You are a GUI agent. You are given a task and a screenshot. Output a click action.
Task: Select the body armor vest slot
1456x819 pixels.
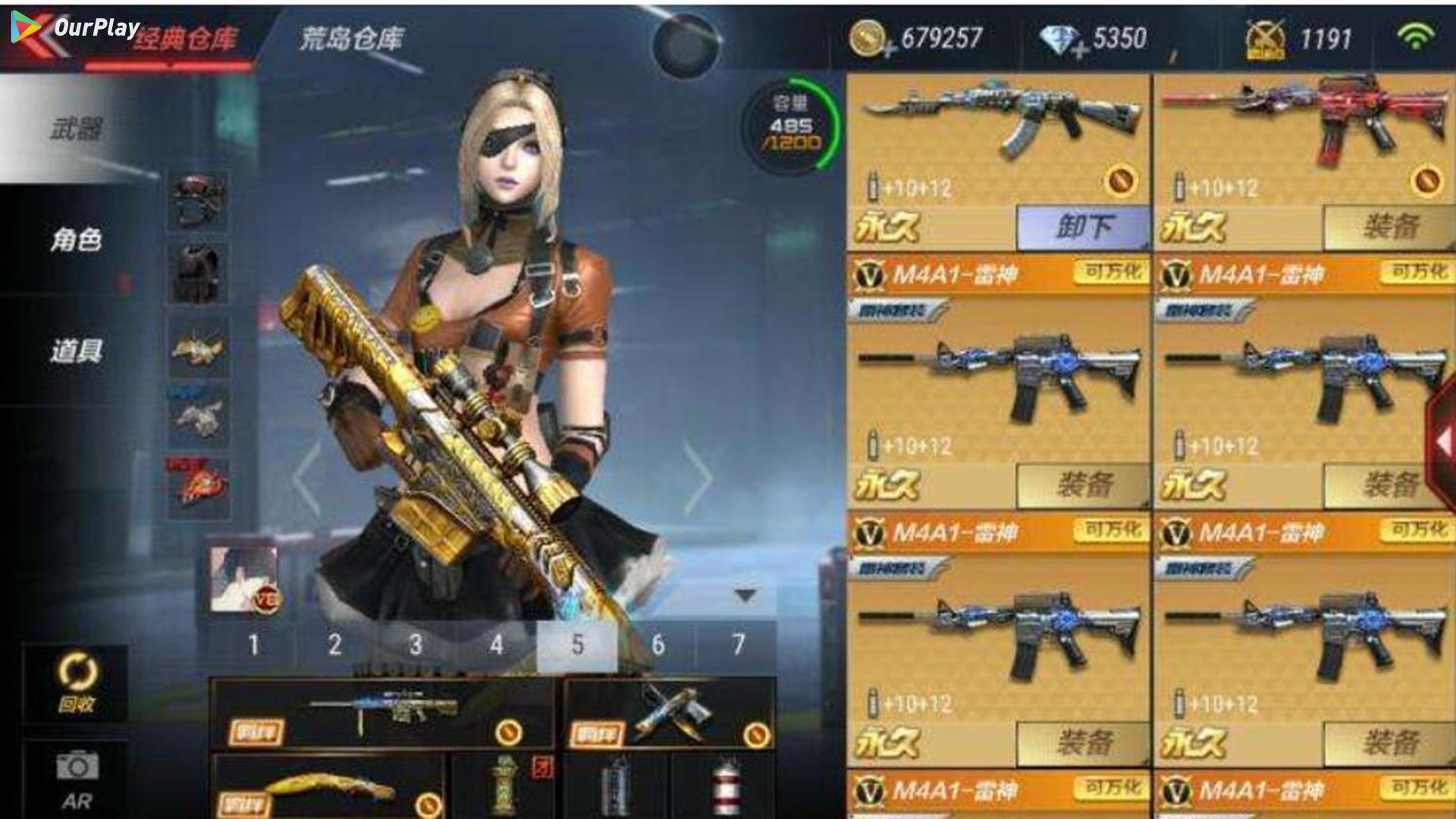pos(197,273)
